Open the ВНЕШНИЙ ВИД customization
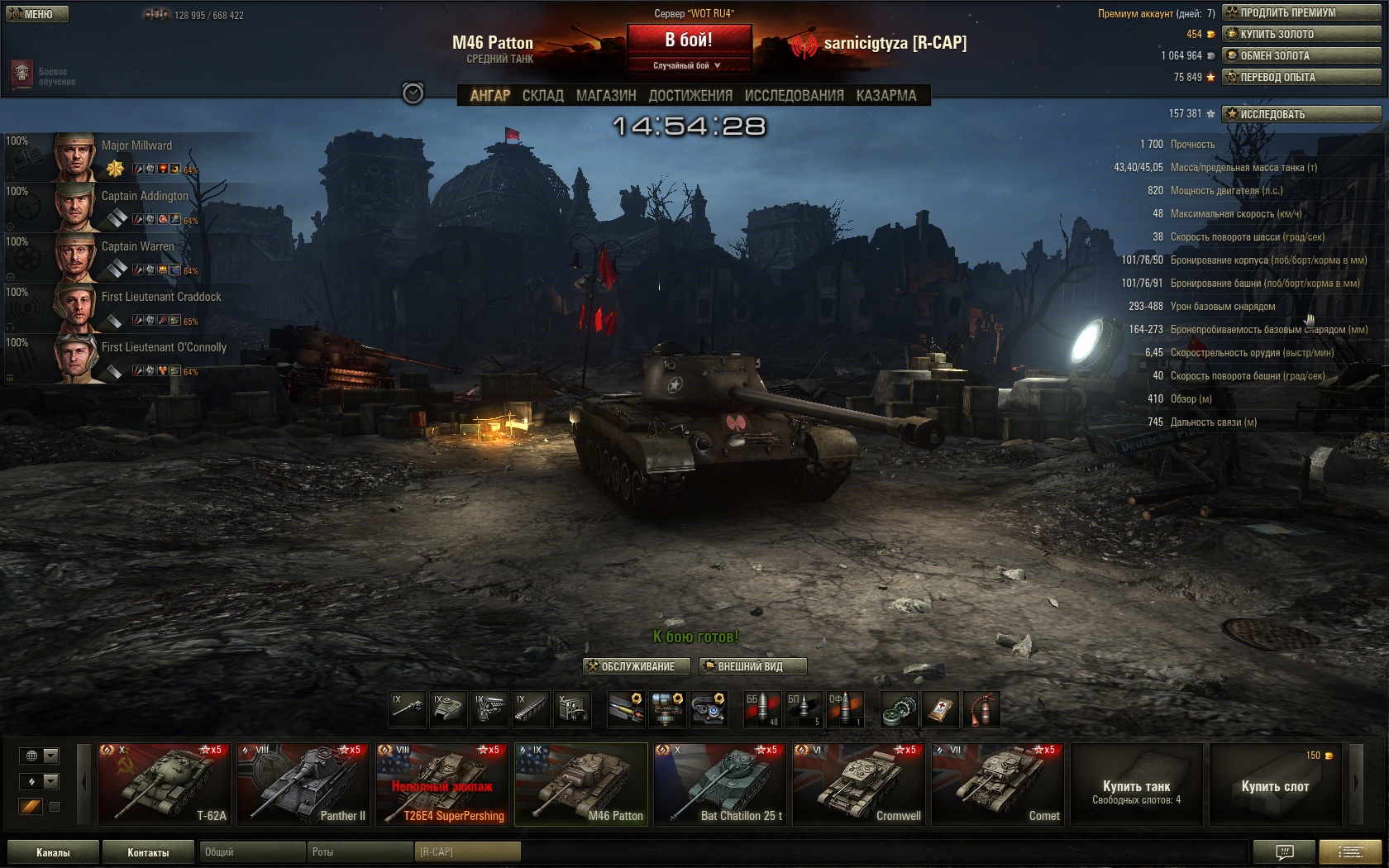This screenshot has width=1389, height=868. click(x=752, y=666)
